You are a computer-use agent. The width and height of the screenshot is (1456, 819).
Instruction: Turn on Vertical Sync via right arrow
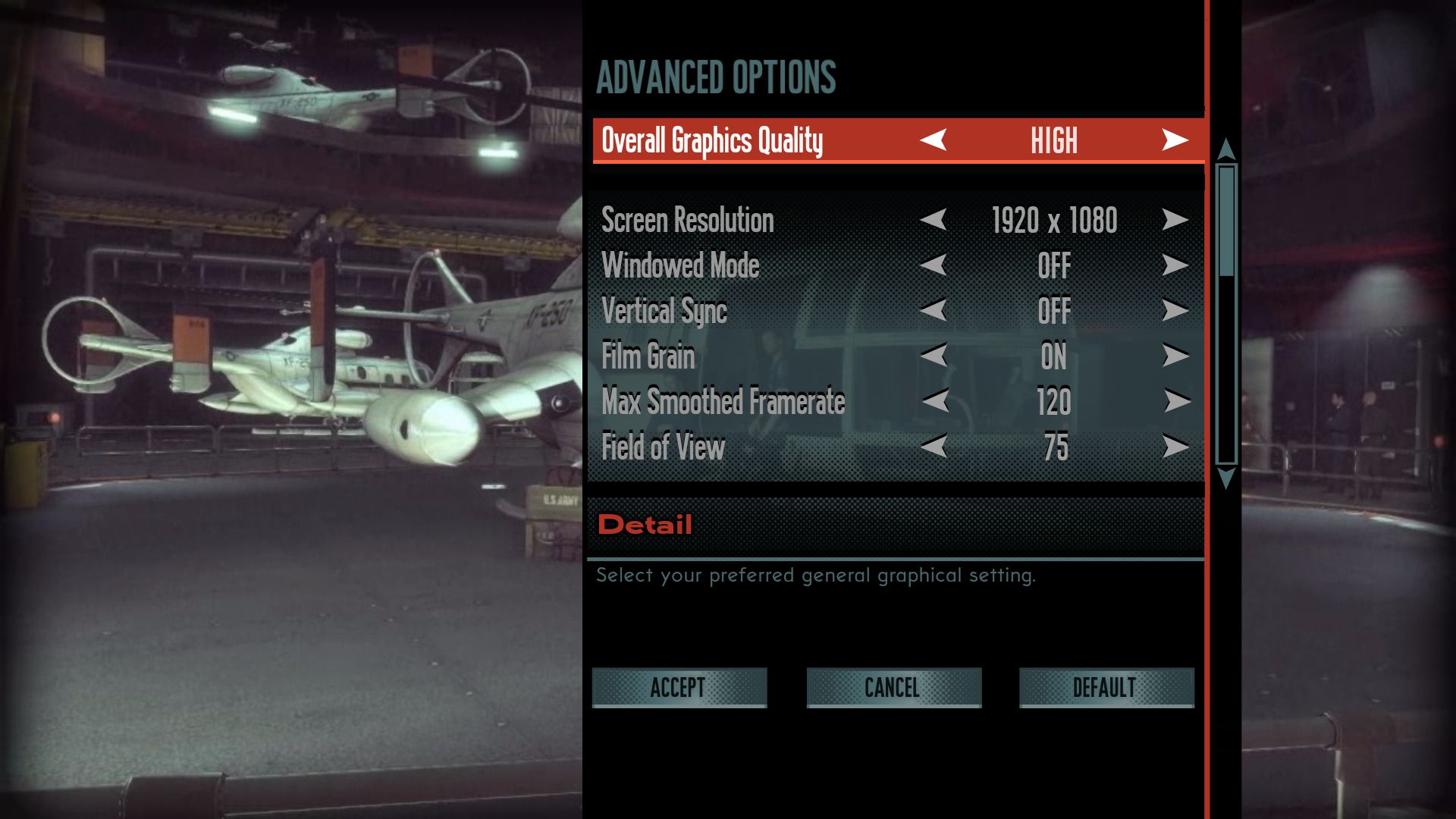(1175, 310)
